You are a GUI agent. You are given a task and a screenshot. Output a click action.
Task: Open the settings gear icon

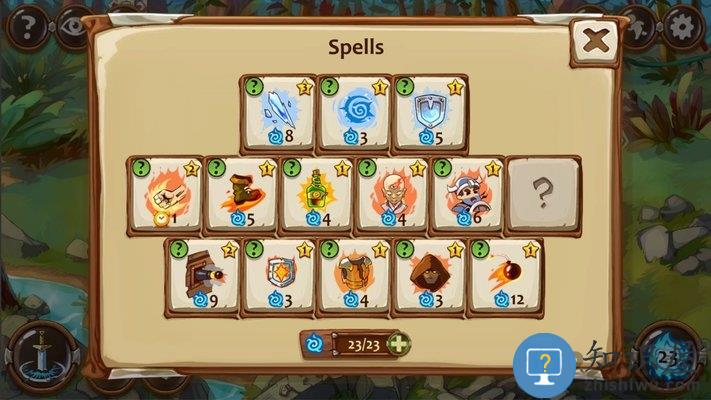pos(683,26)
